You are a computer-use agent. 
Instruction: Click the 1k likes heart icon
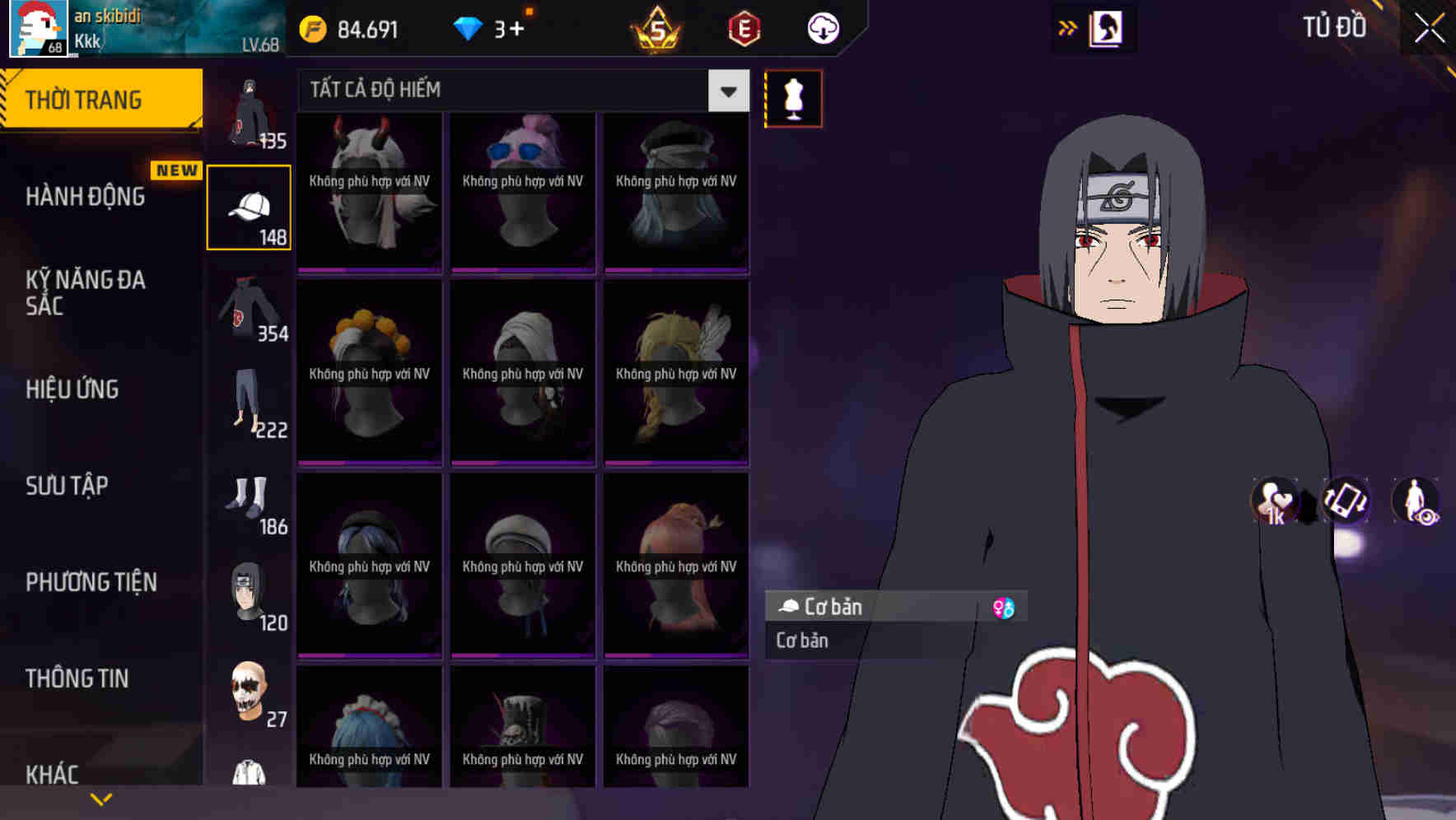[x=1273, y=499]
